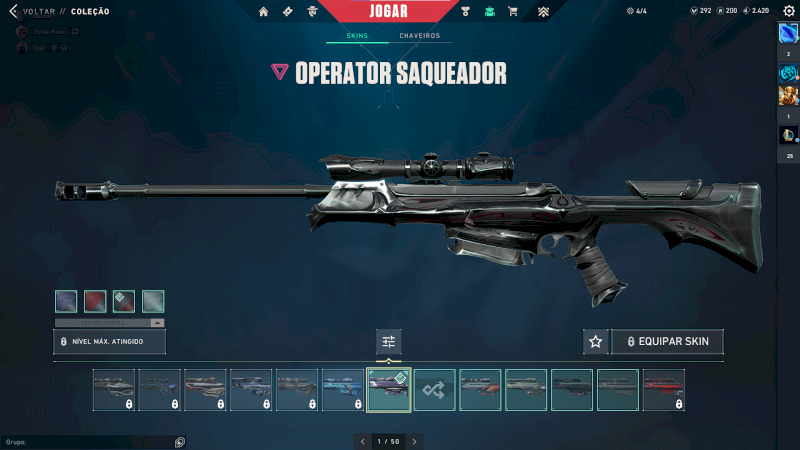
Task: Open the trophy icon in top navigation
Action: 466,12
